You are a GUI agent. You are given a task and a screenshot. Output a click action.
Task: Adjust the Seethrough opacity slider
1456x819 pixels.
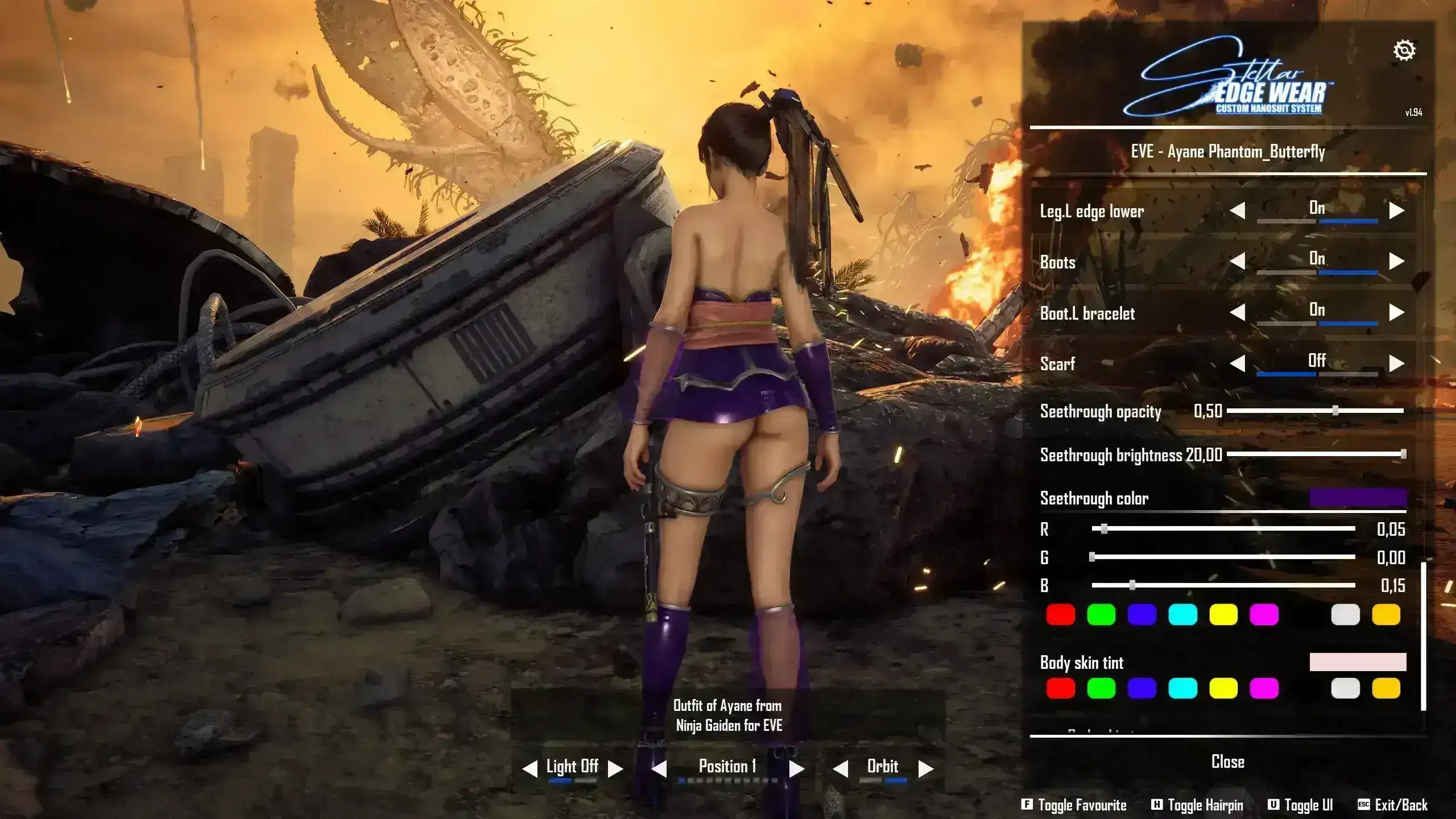1335,411
